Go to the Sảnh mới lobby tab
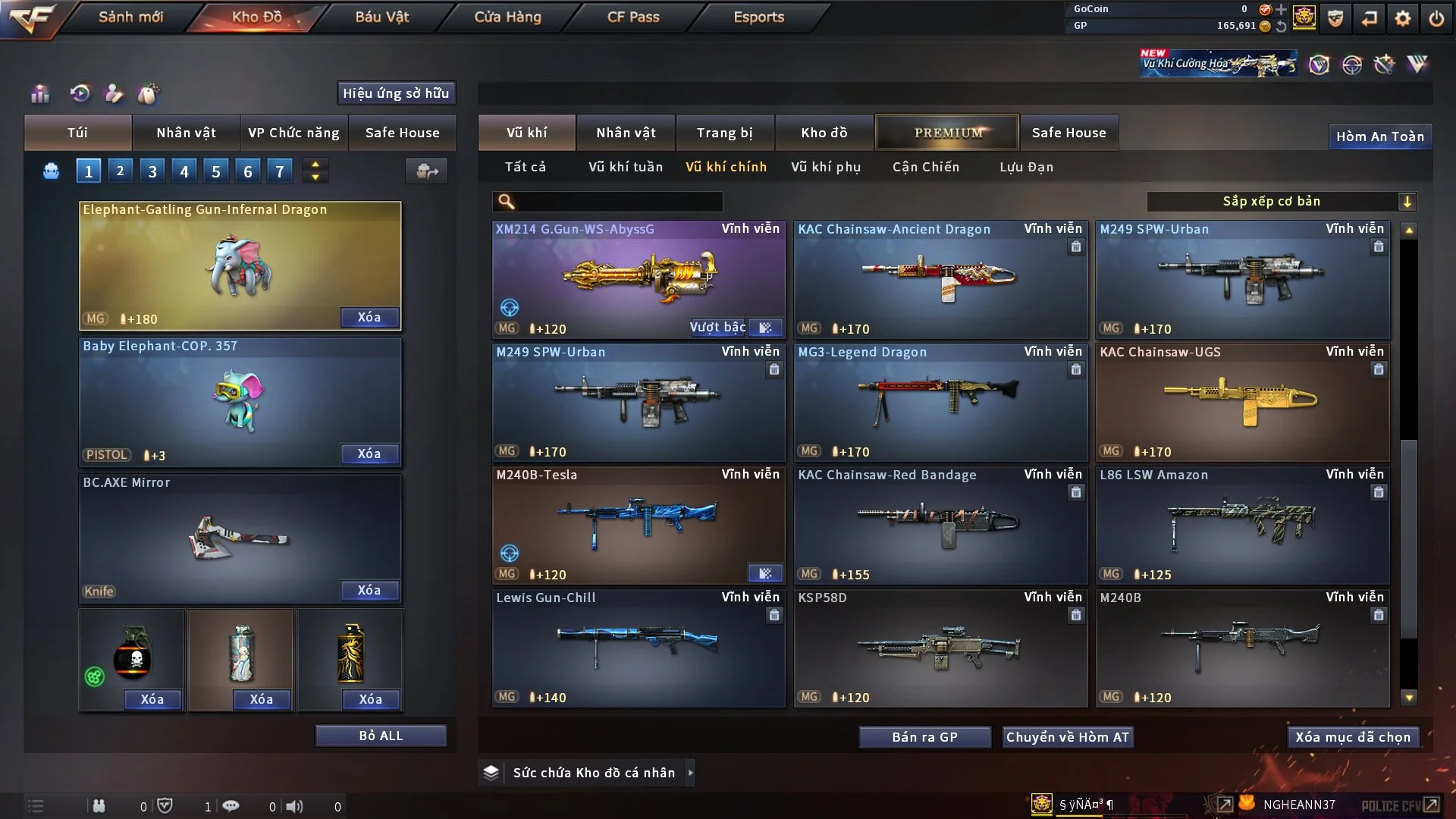The height and width of the screenshot is (819, 1456). coord(130,17)
